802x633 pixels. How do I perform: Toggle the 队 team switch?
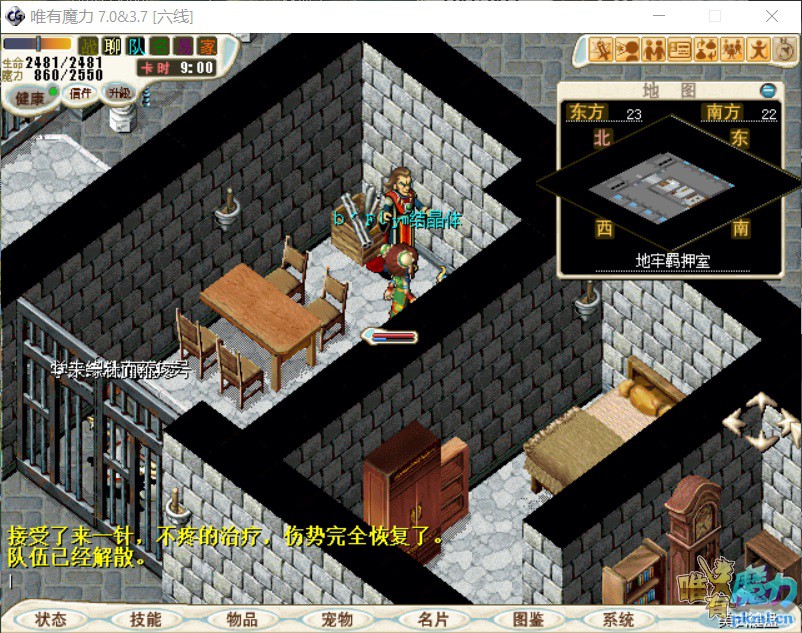click(x=135, y=46)
